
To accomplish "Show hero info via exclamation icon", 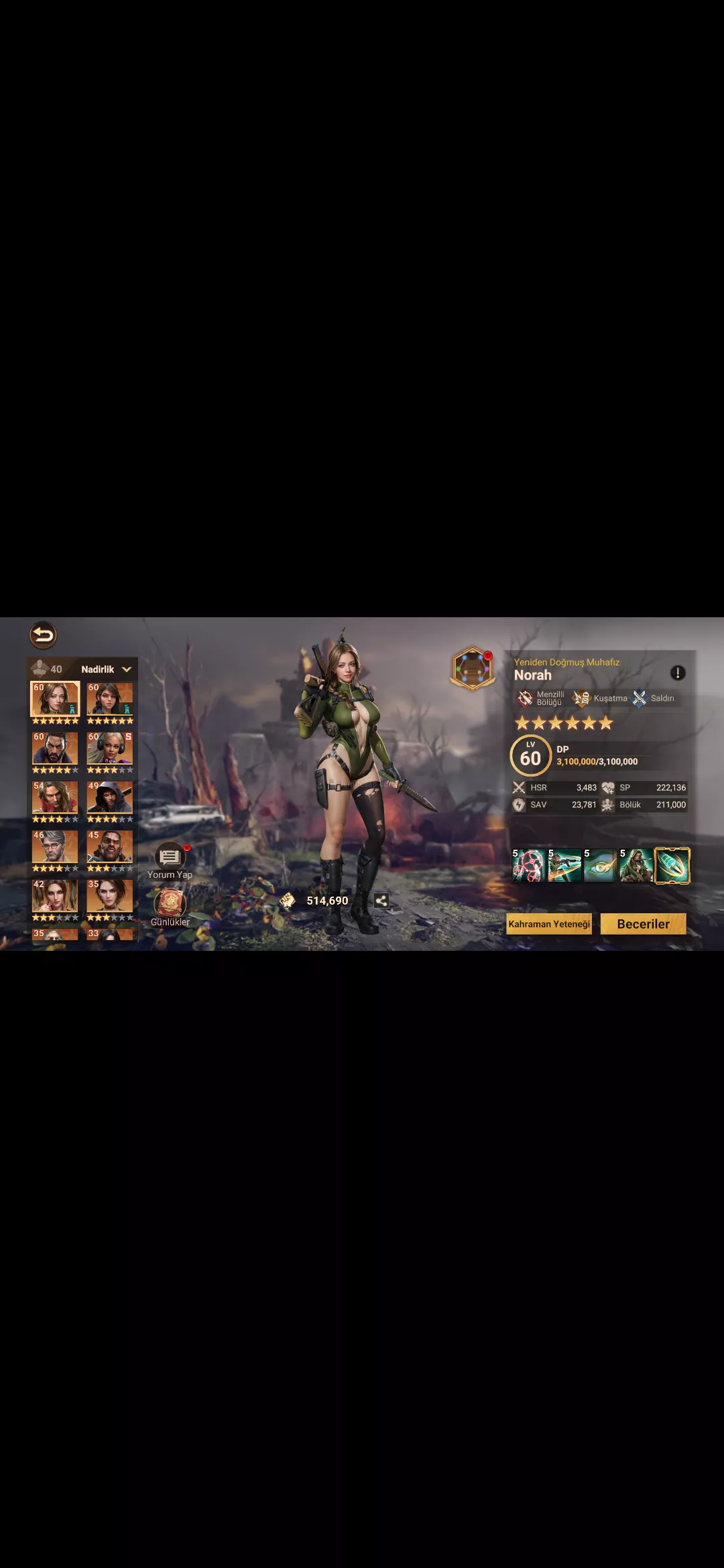I will [x=678, y=673].
